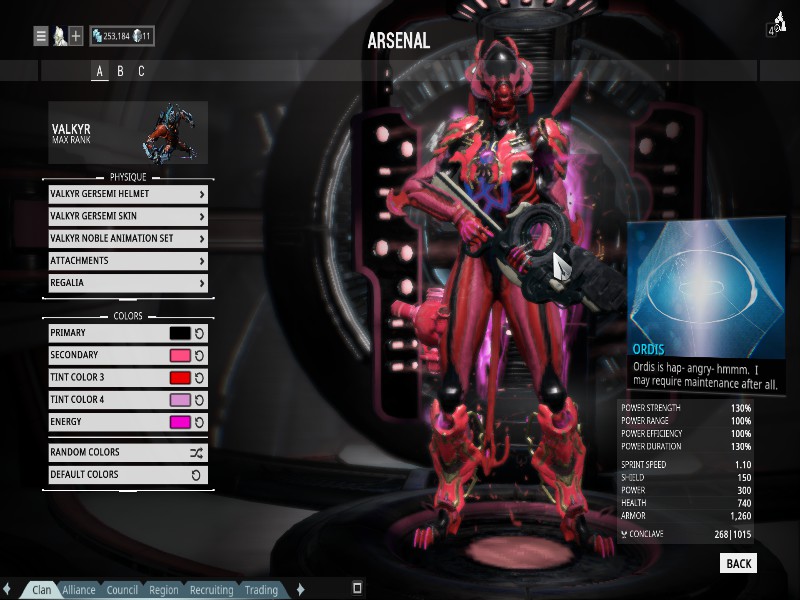Open the Attachments menu
Viewport: 800px width, 600px height.
[x=128, y=261]
